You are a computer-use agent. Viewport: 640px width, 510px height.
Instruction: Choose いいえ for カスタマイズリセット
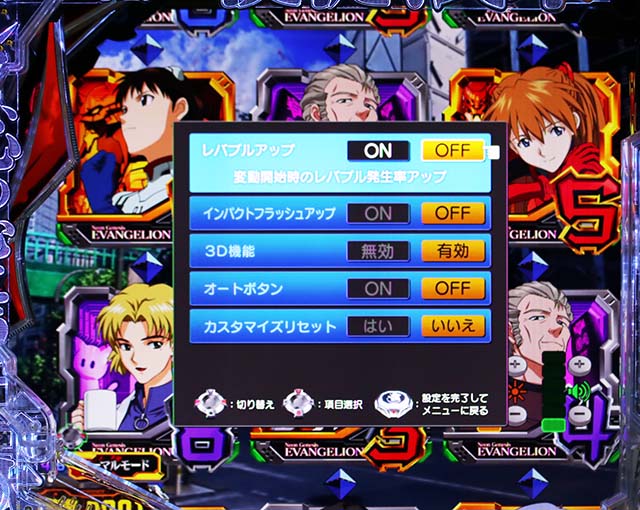click(x=453, y=326)
